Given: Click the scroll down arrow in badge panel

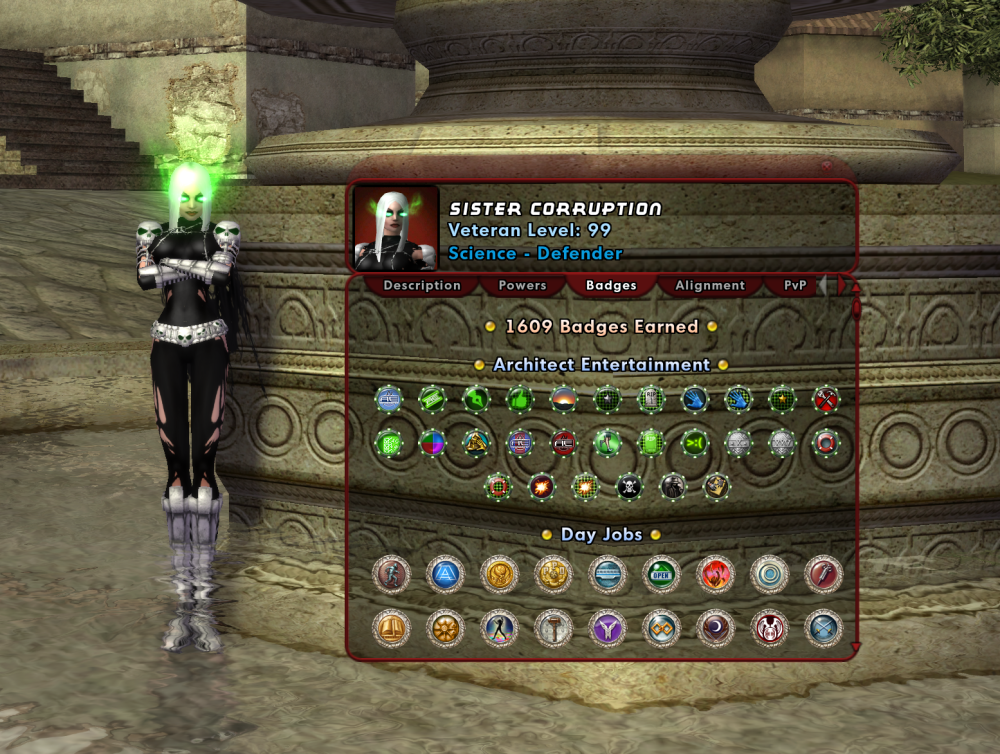Looking at the screenshot, I should click(x=855, y=648).
